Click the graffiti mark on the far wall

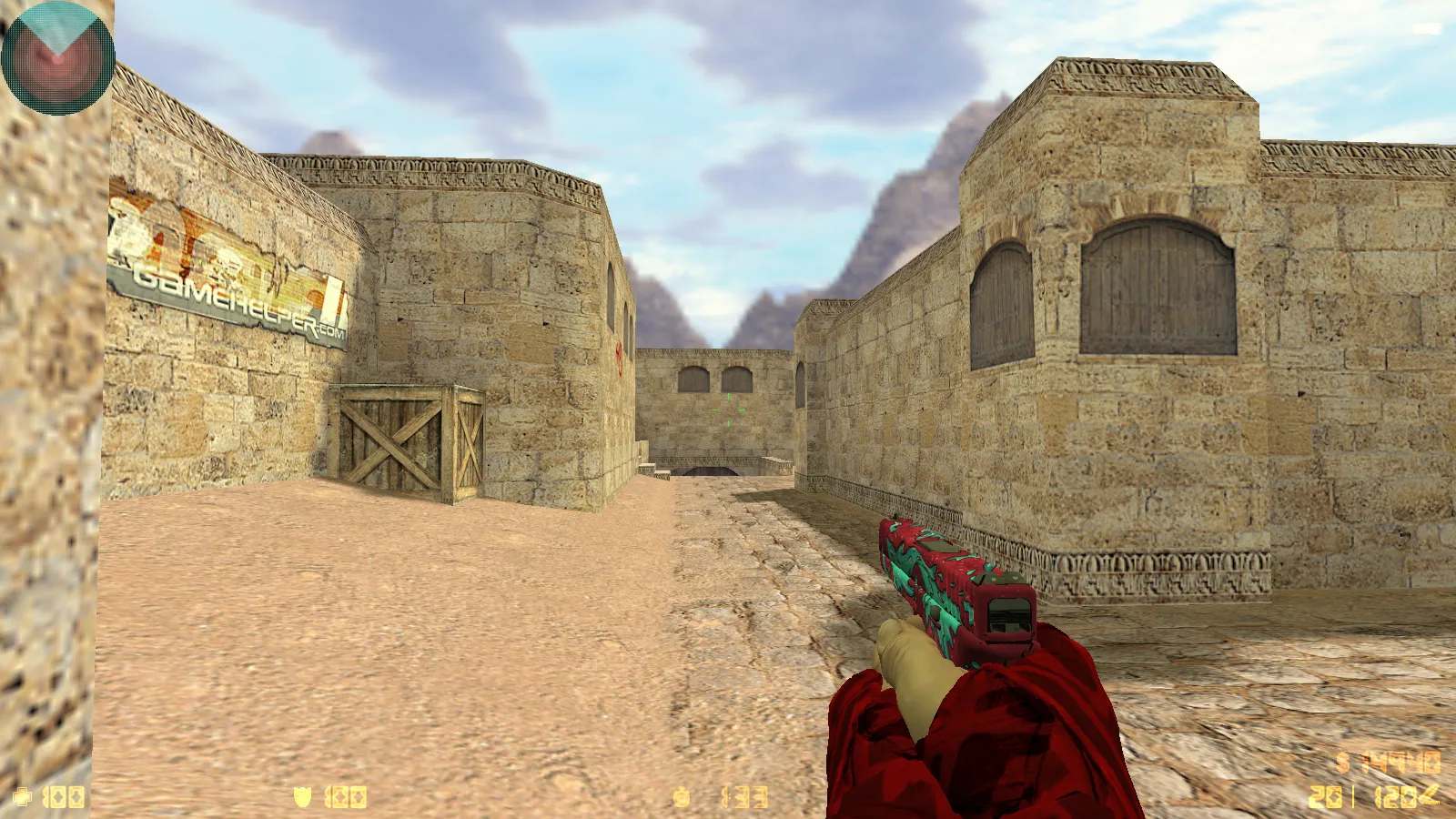[x=622, y=357]
